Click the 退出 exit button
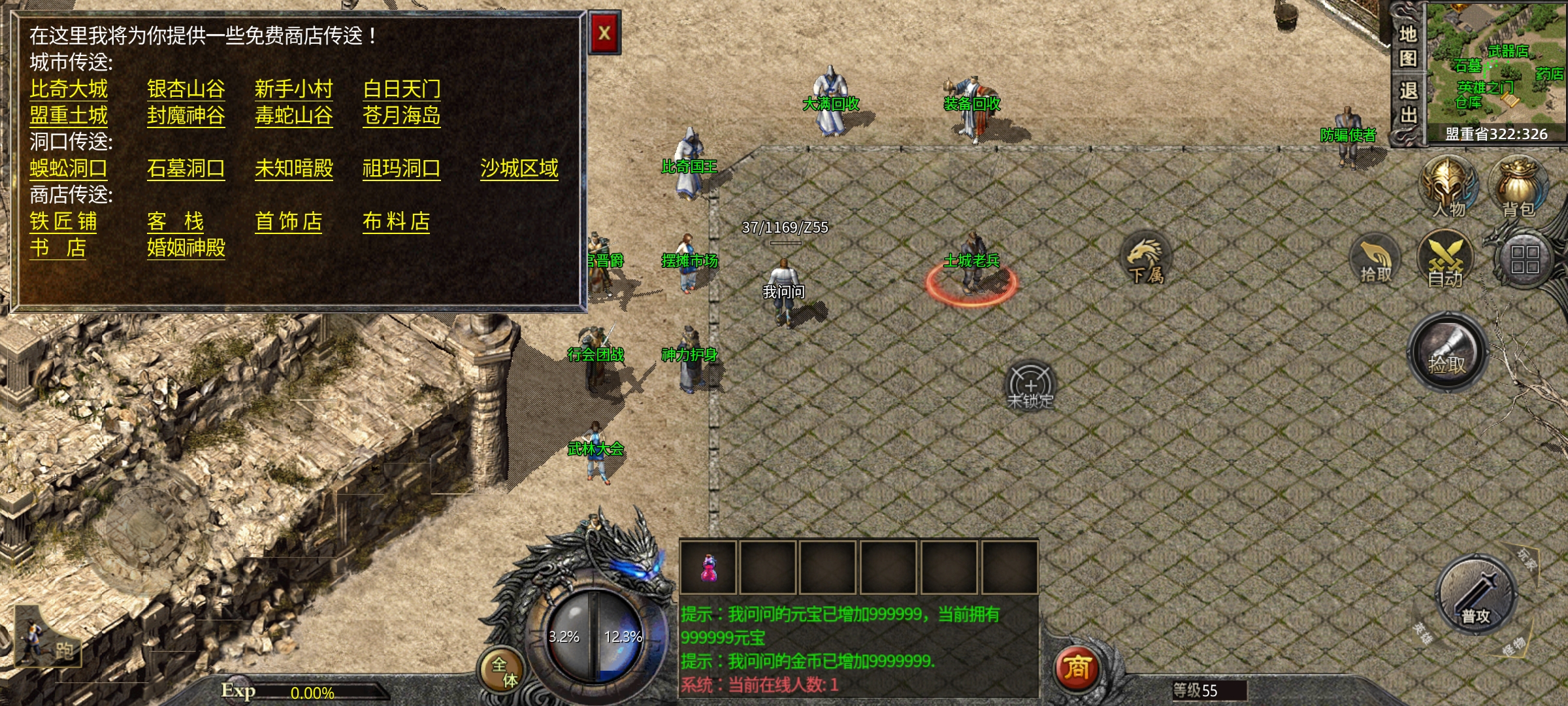Viewport: 1568px width, 706px height. [1408, 103]
